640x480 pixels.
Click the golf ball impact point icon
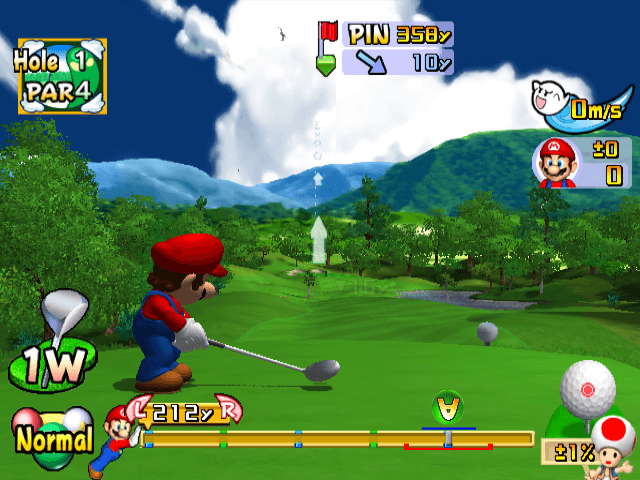point(587,387)
